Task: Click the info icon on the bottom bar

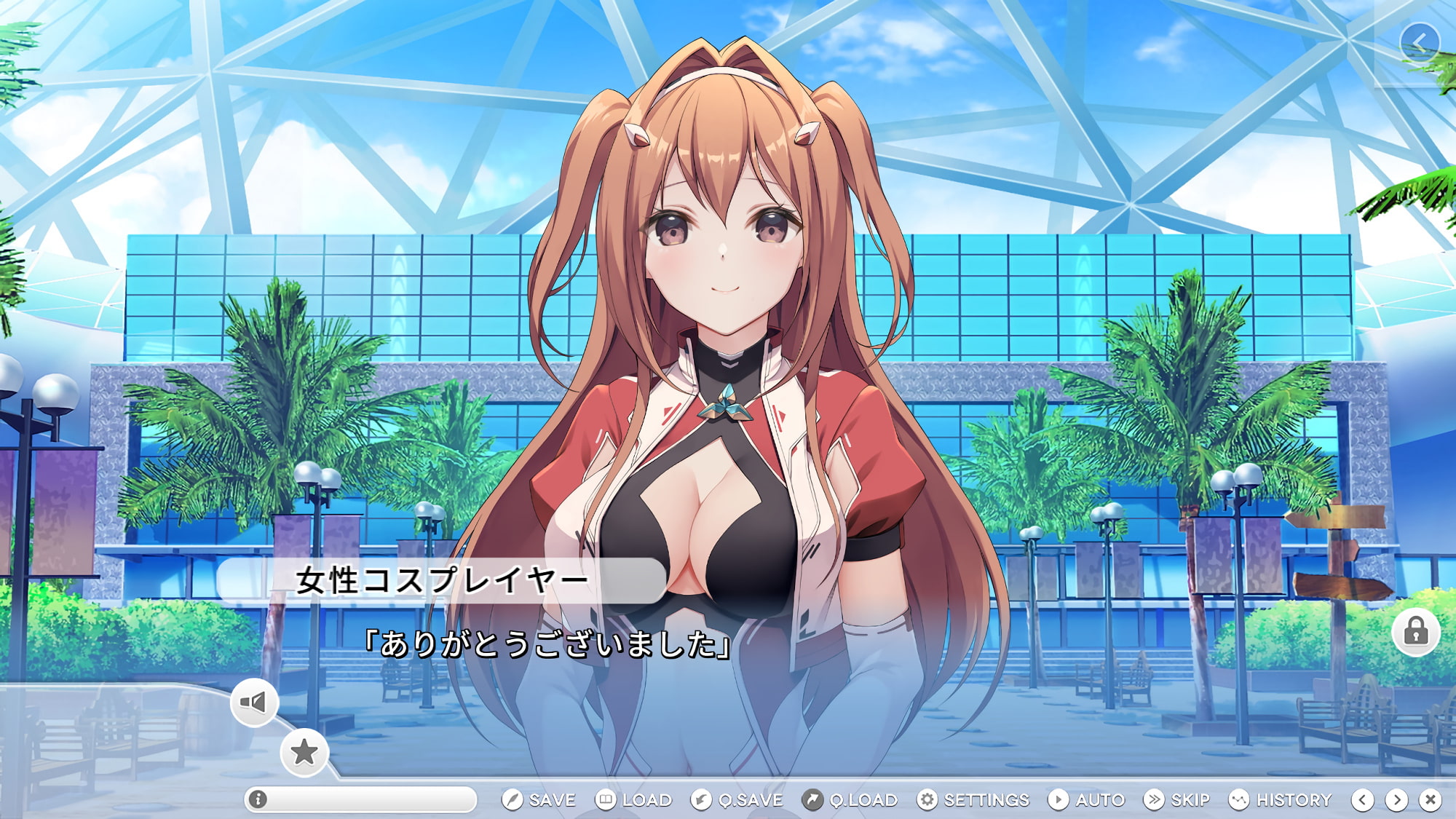Action: (x=258, y=799)
